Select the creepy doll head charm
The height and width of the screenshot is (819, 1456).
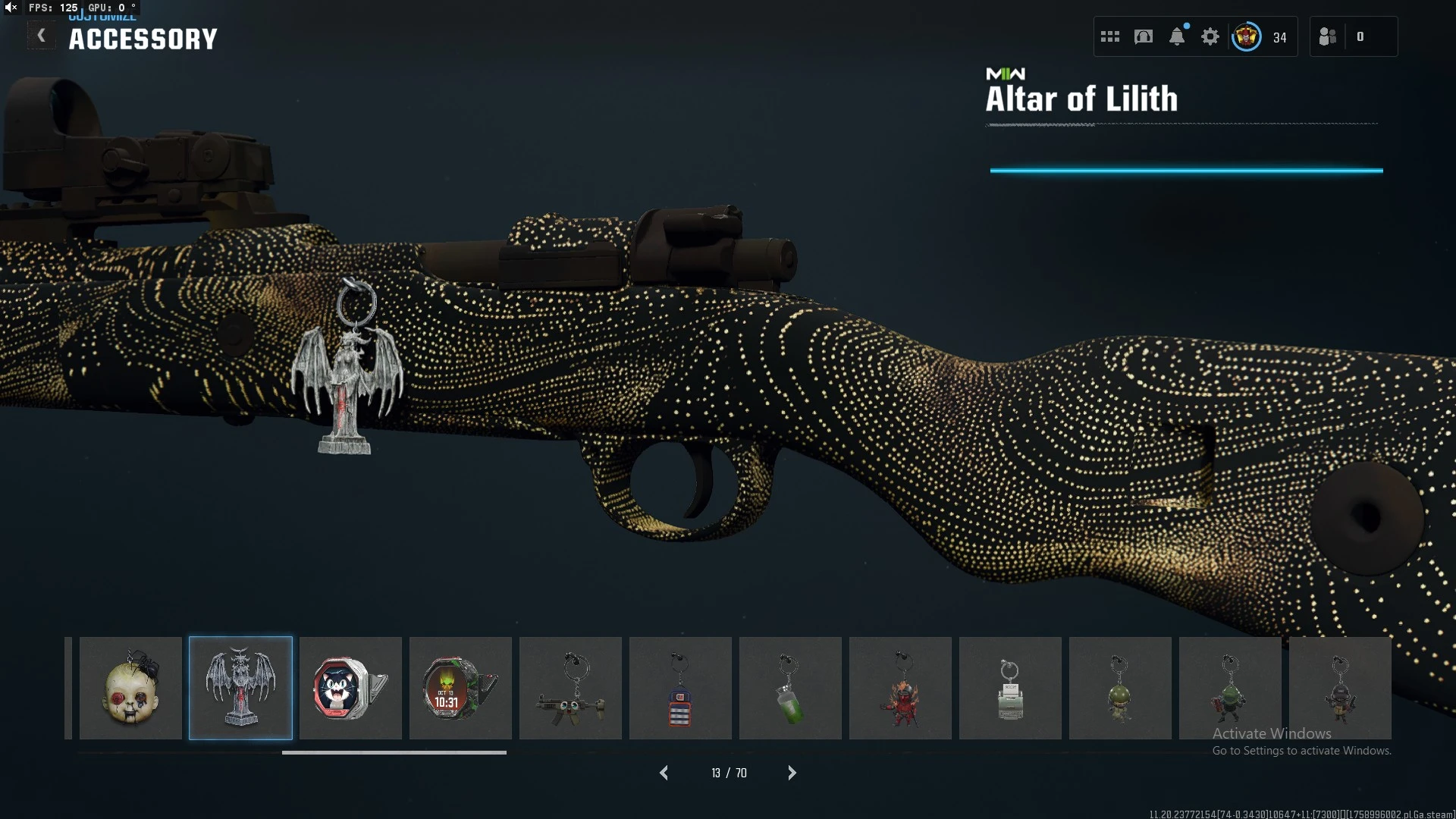(x=130, y=688)
